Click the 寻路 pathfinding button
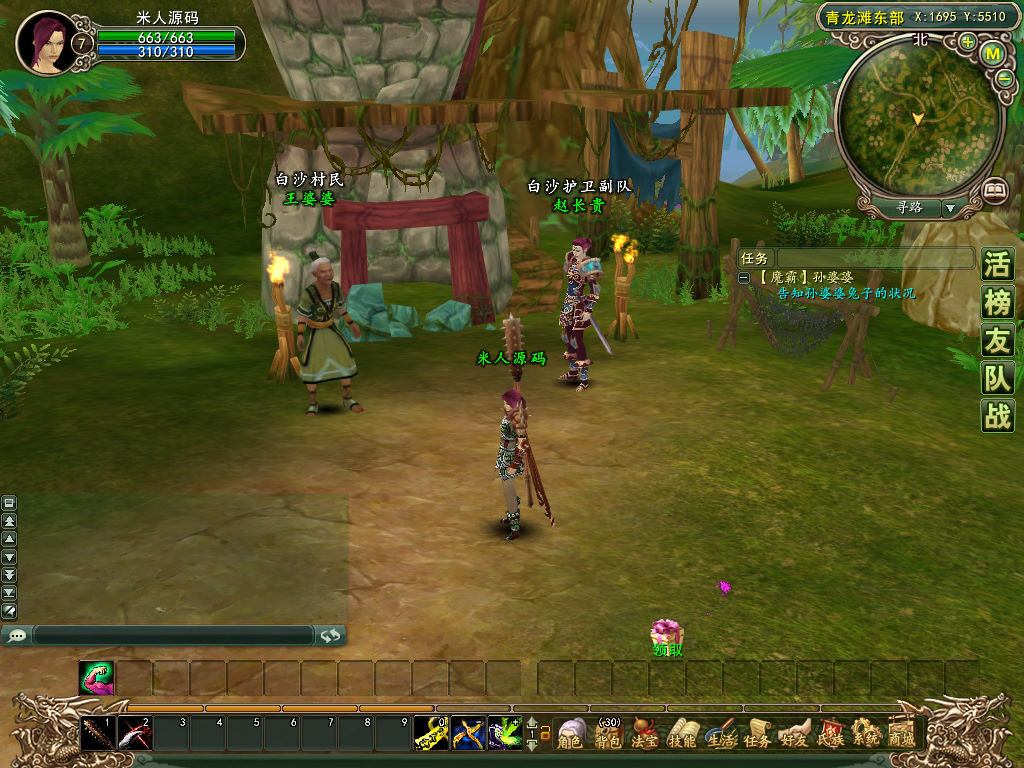The width and height of the screenshot is (1024, 768). [909, 207]
